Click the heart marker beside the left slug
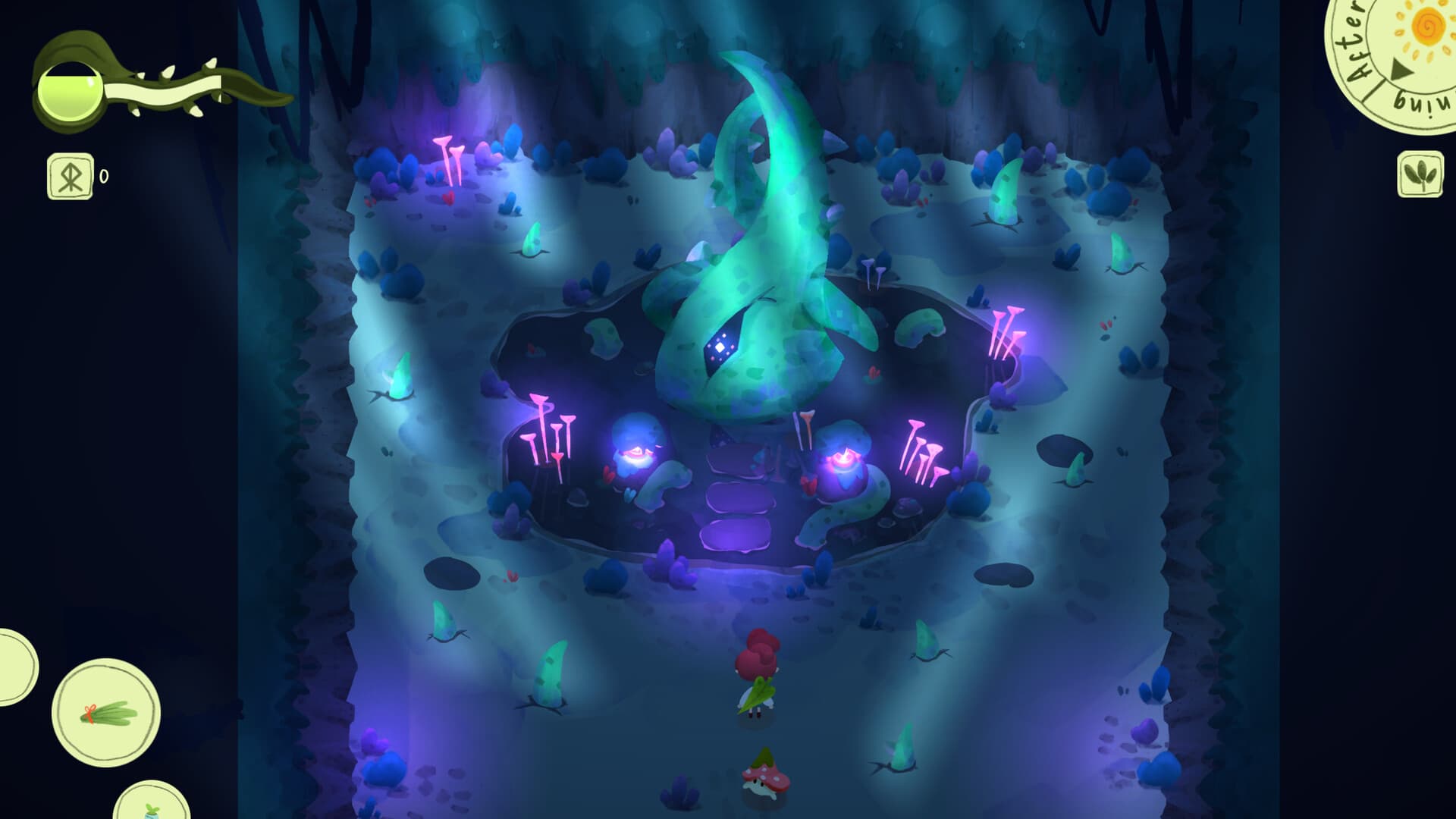1456x819 pixels. click(x=608, y=475)
